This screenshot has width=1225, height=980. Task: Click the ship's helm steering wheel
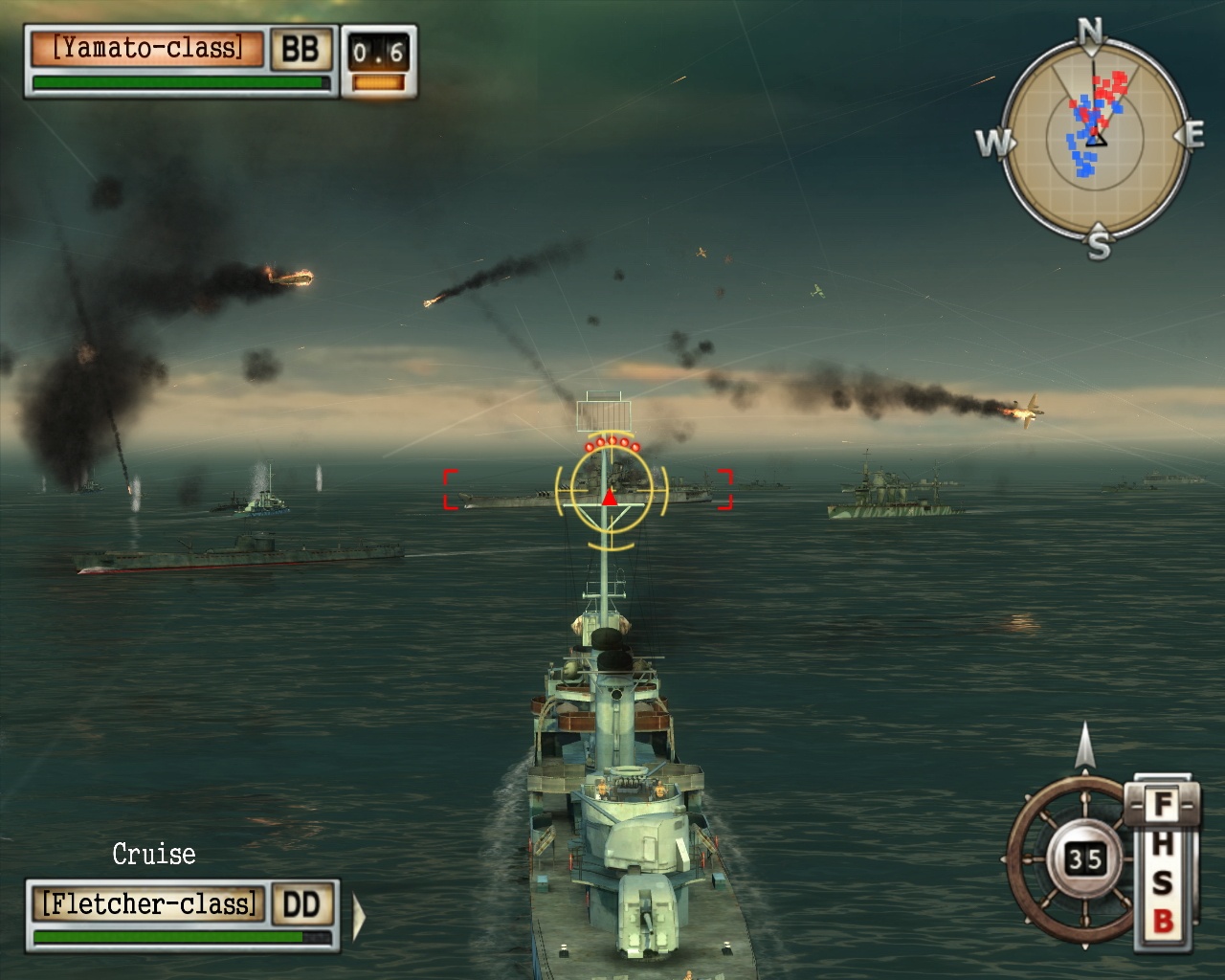pos(1070,859)
